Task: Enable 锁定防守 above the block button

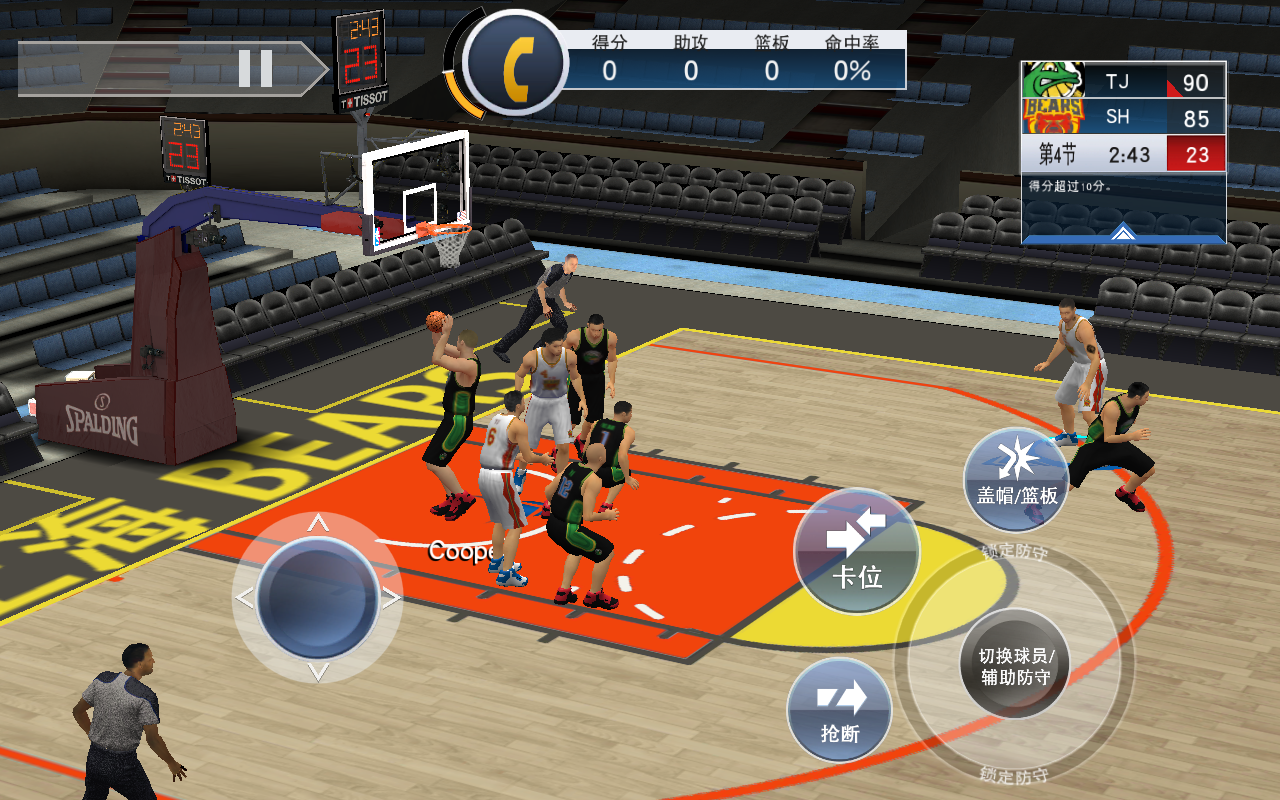Action: pos(1012,549)
